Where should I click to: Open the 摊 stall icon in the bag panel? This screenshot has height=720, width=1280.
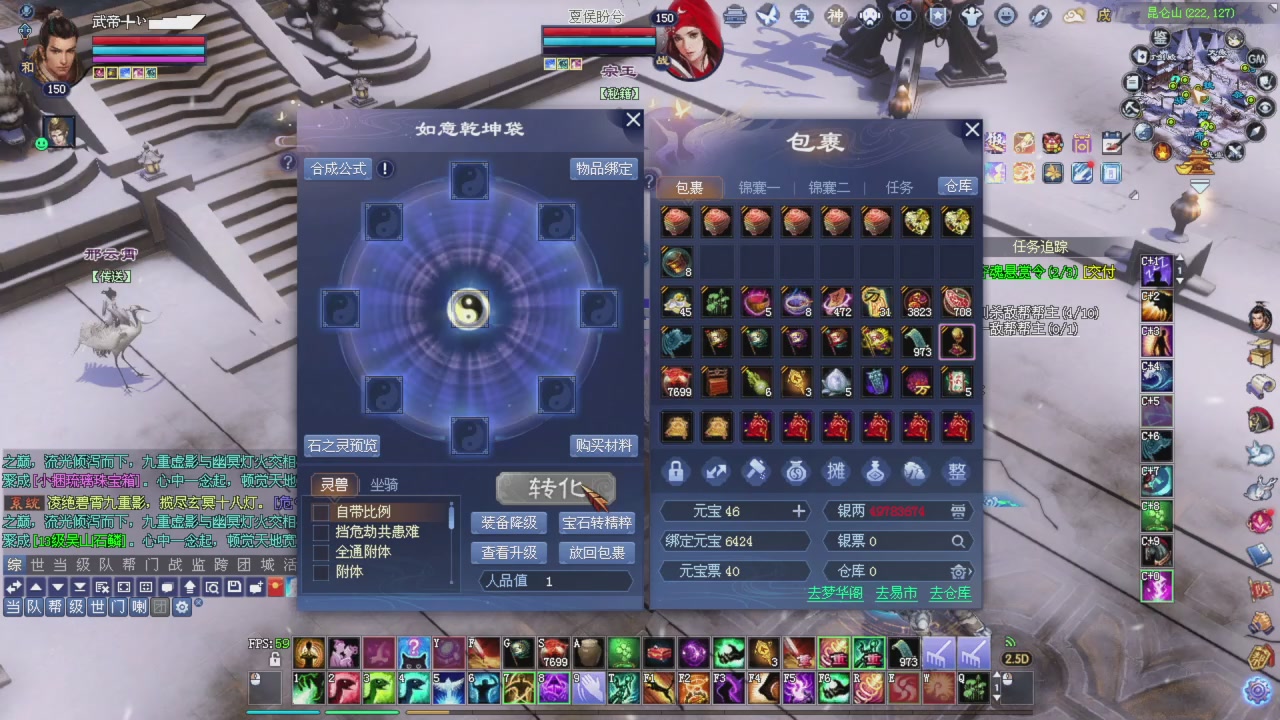[x=836, y=473]
